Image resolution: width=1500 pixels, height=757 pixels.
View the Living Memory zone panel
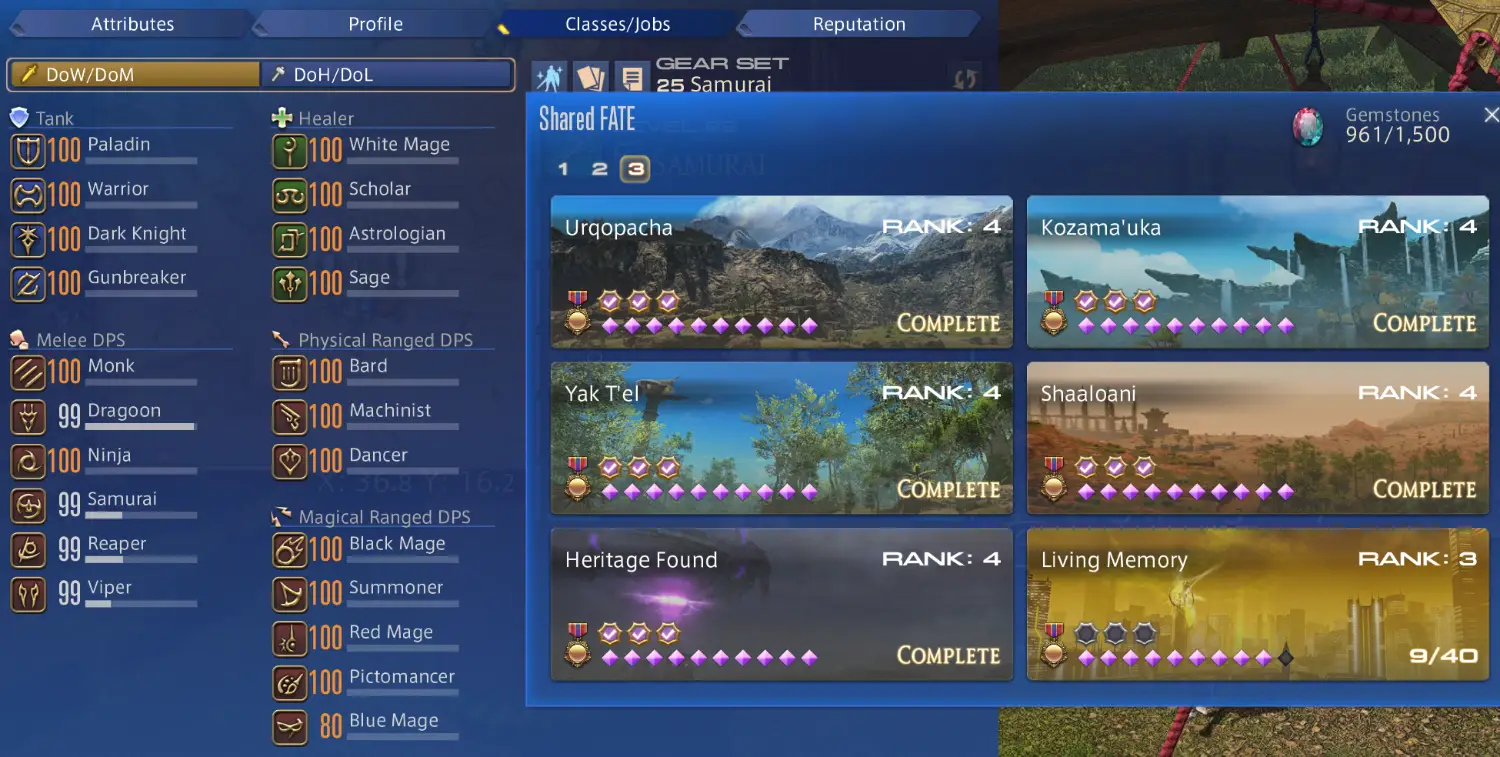[x=1257, y=604]
